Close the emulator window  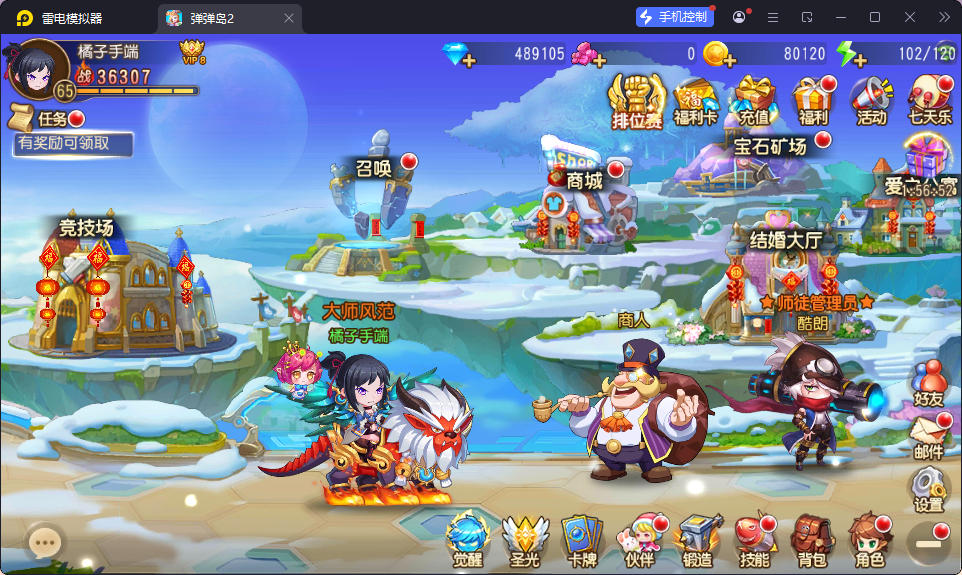(910, 17)
